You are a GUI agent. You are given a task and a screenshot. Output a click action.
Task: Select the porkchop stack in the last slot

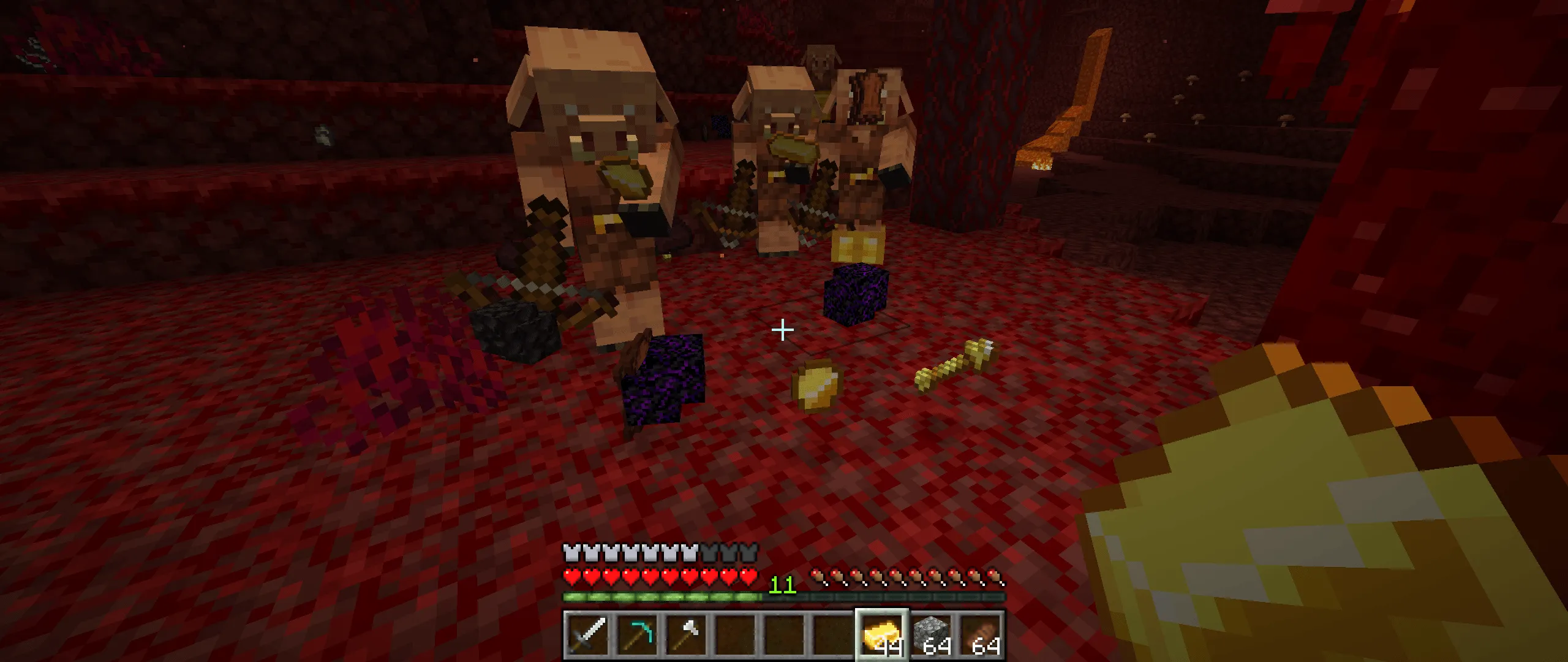[980, 634]
